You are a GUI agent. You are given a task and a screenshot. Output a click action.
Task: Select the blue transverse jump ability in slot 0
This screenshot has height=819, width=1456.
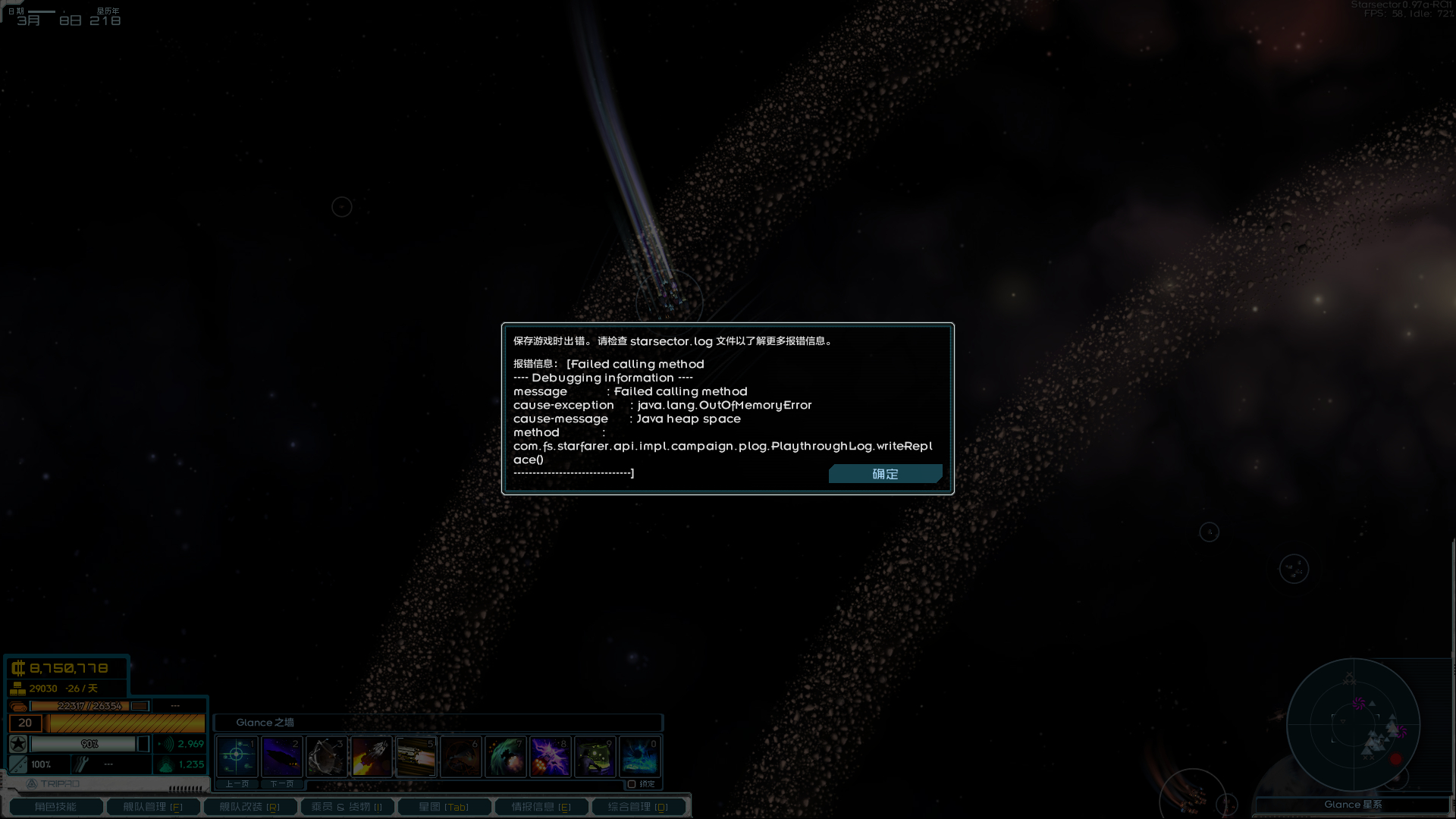(x=639, y=756)
